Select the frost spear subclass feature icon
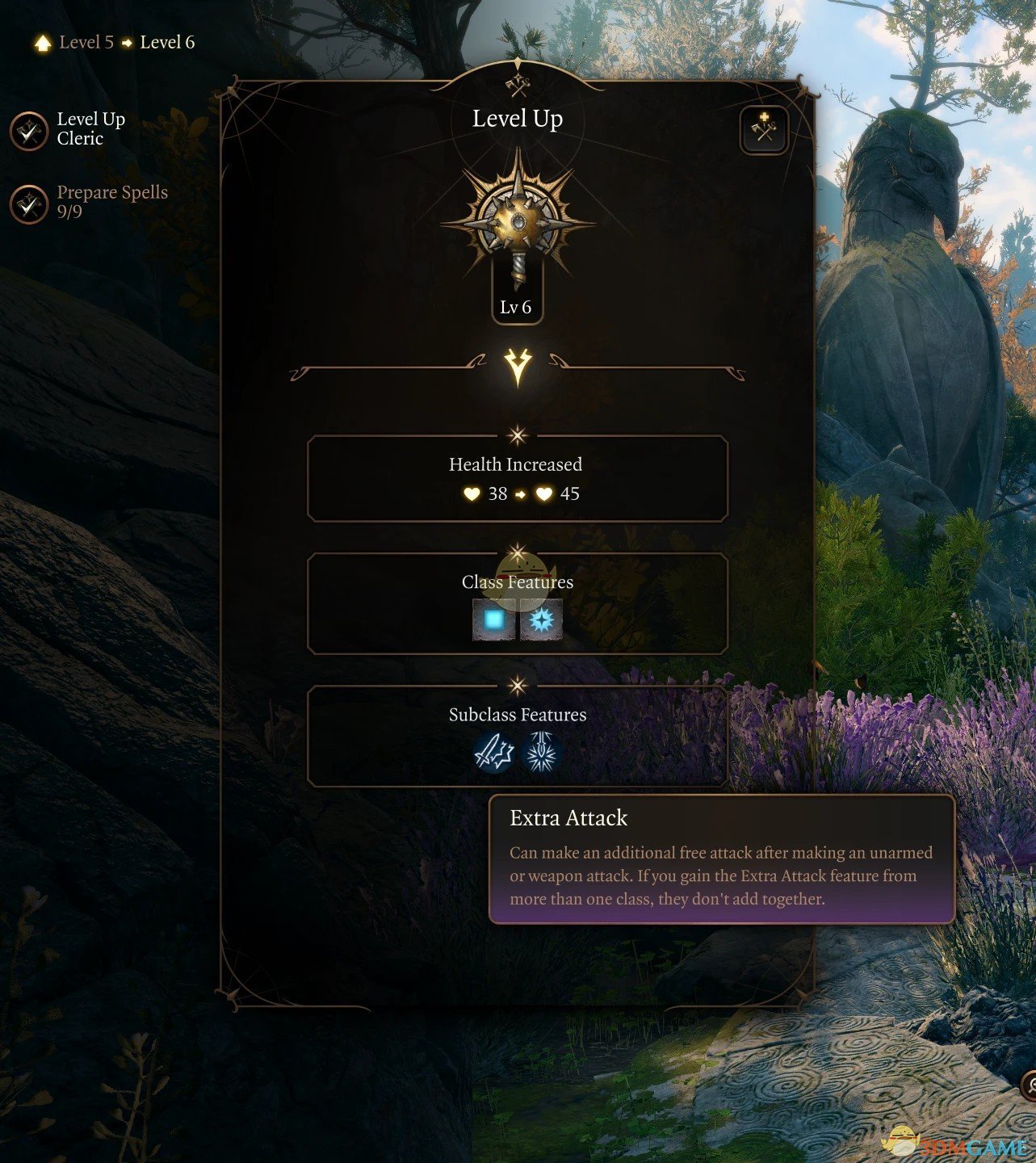The height and width of the screenshot is (1163, 1036). tap(542, 753)
